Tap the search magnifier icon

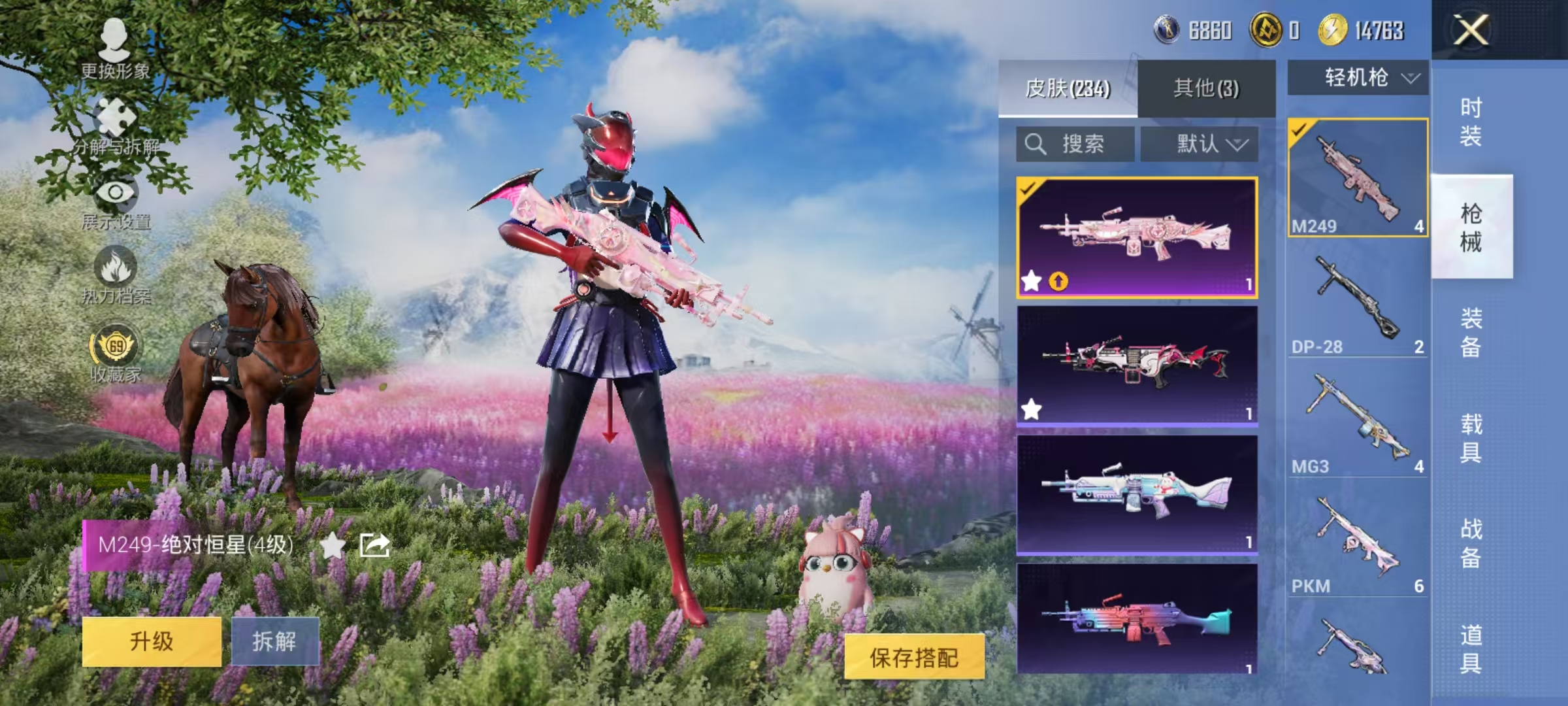[x=1036, y=141]
